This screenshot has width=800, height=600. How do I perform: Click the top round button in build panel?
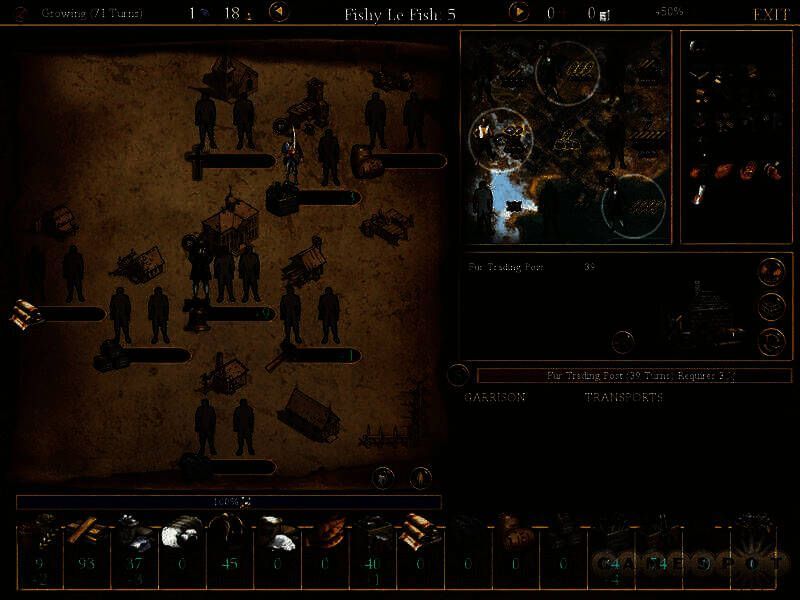pos(770,272)
